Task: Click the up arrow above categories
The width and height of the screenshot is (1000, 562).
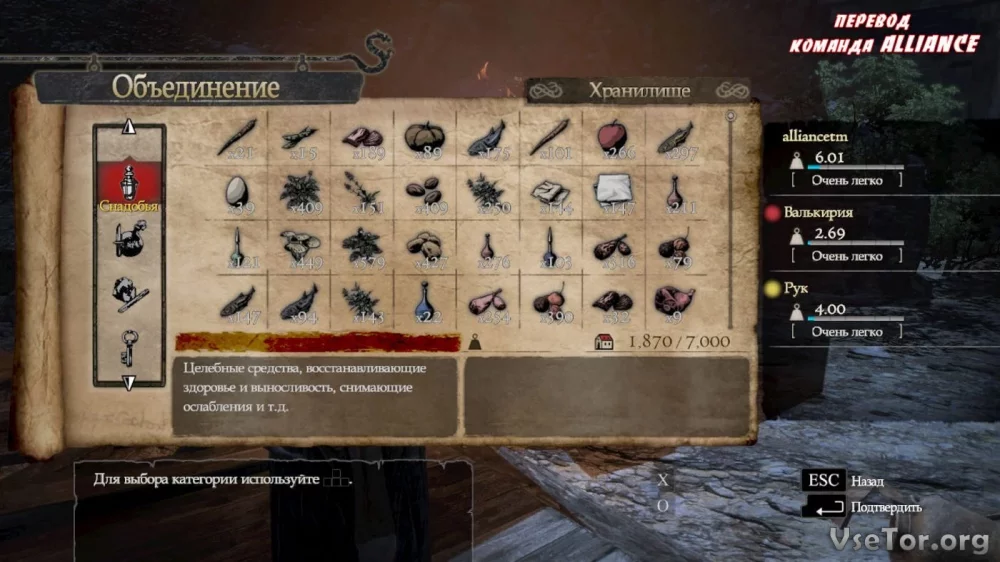Action: (x=128, y=128)
